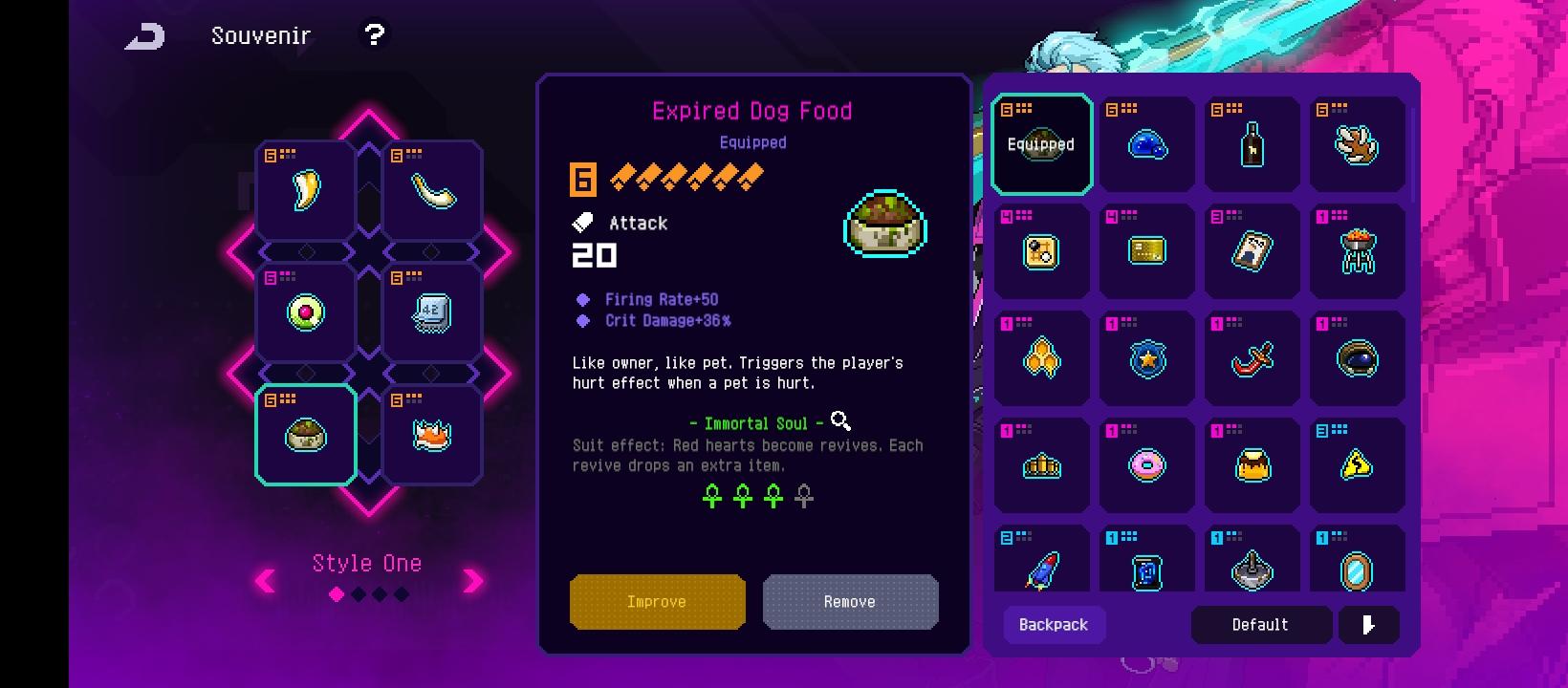Inspect the Immortal Soul suit magnifier
Image resolution: width=1568 pixels, height=688 pixels.
(x=840, y=420)
